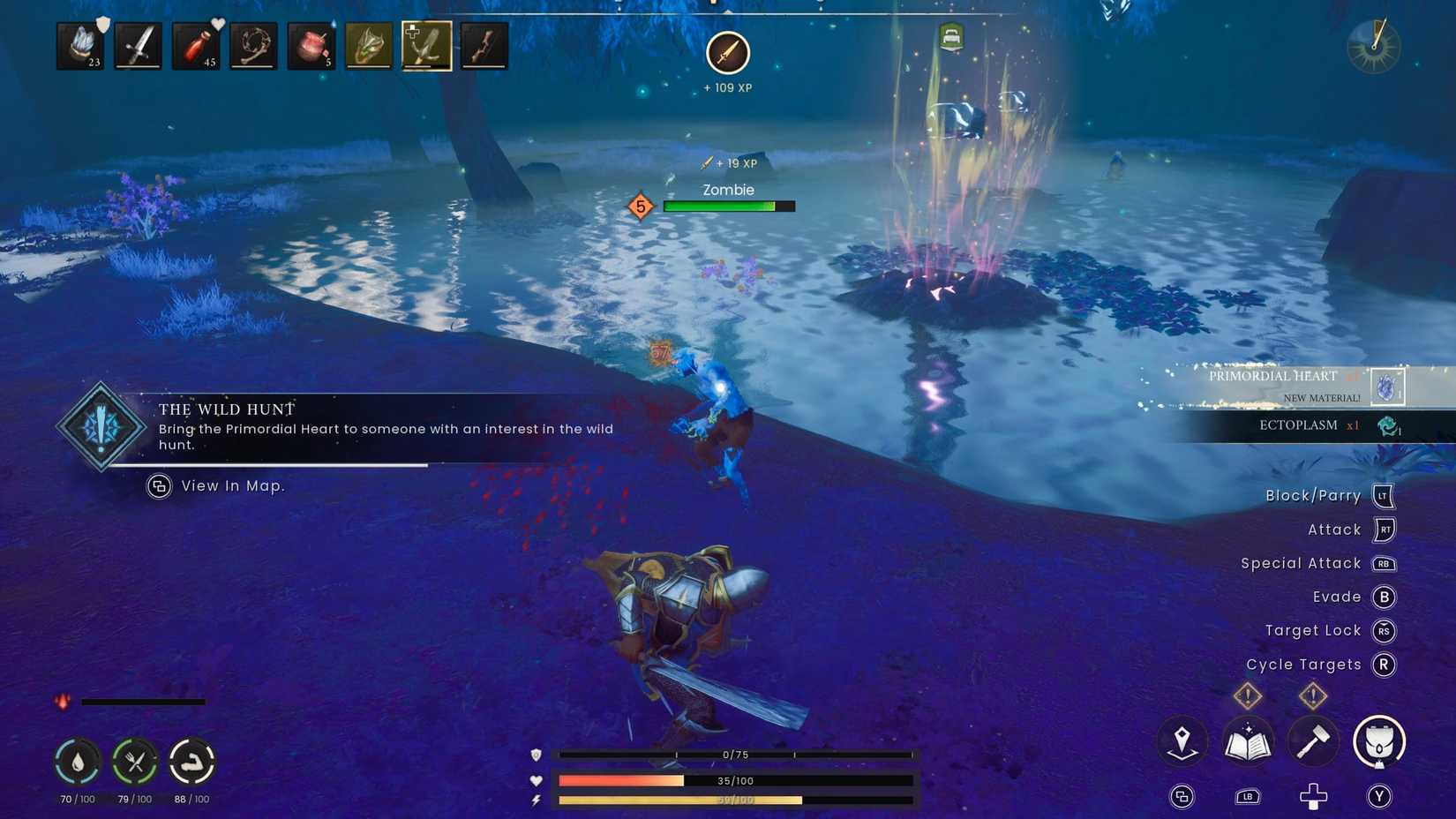The image size is (1456, 819).
Task: Click the compass in the top right corner
Action: click(1374, 46)
